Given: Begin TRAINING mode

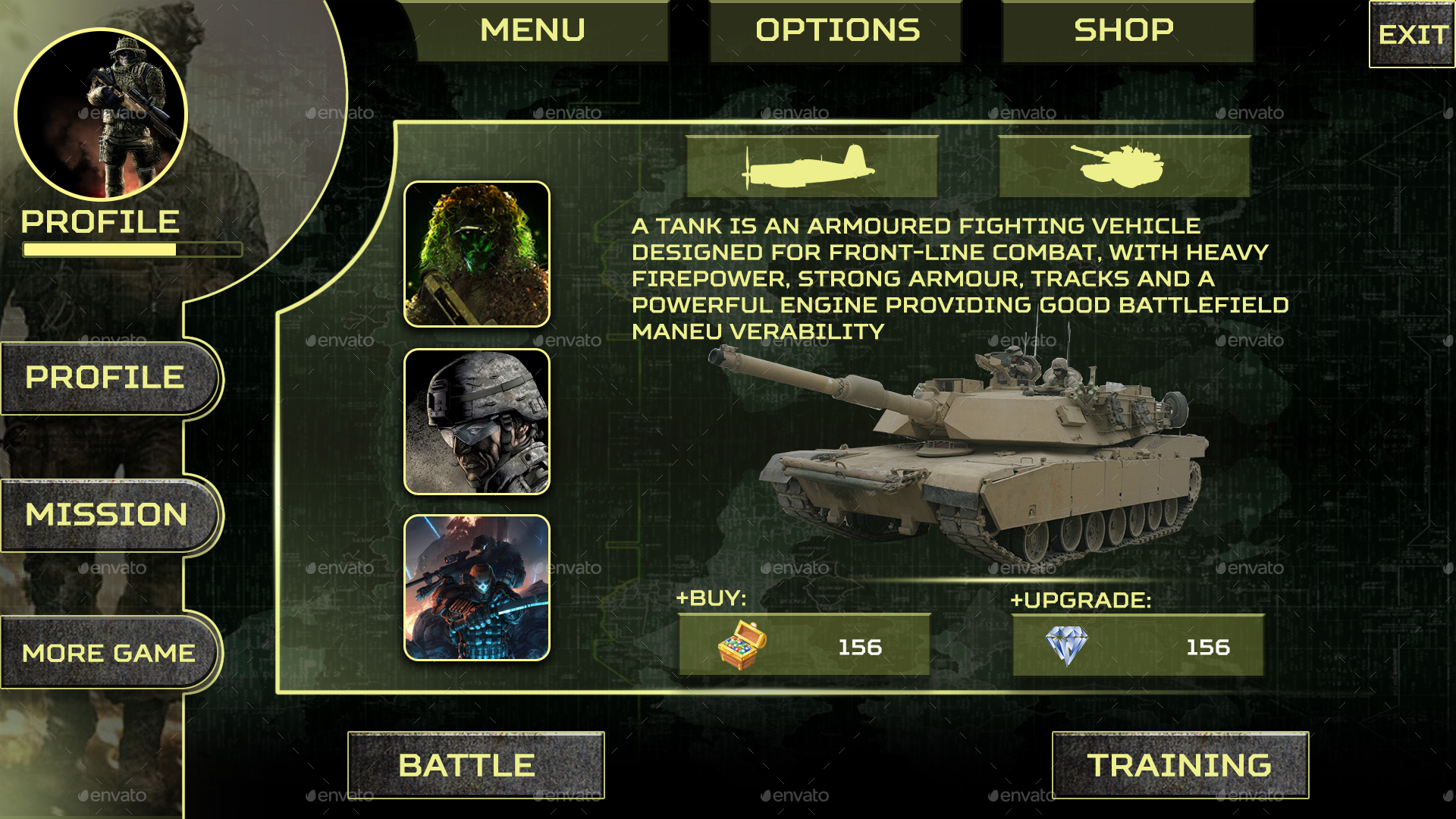Looking at the screenshot, I should point(1180,764).
